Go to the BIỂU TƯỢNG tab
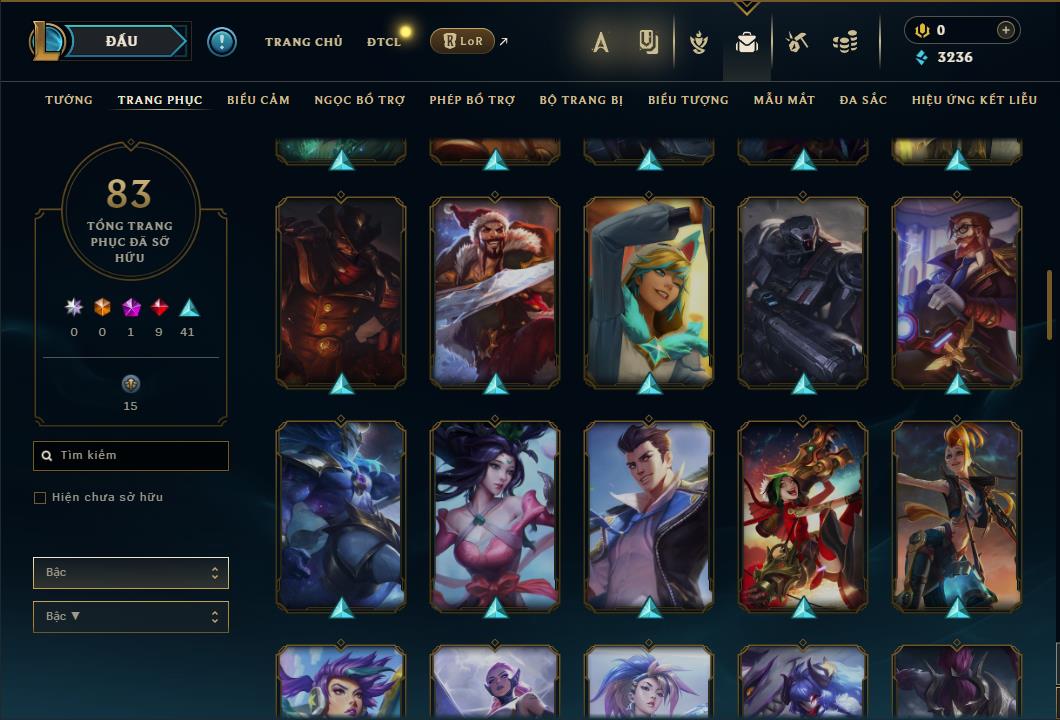Image resolution: width=1060 pixels, height=720 pixels. 688,100
